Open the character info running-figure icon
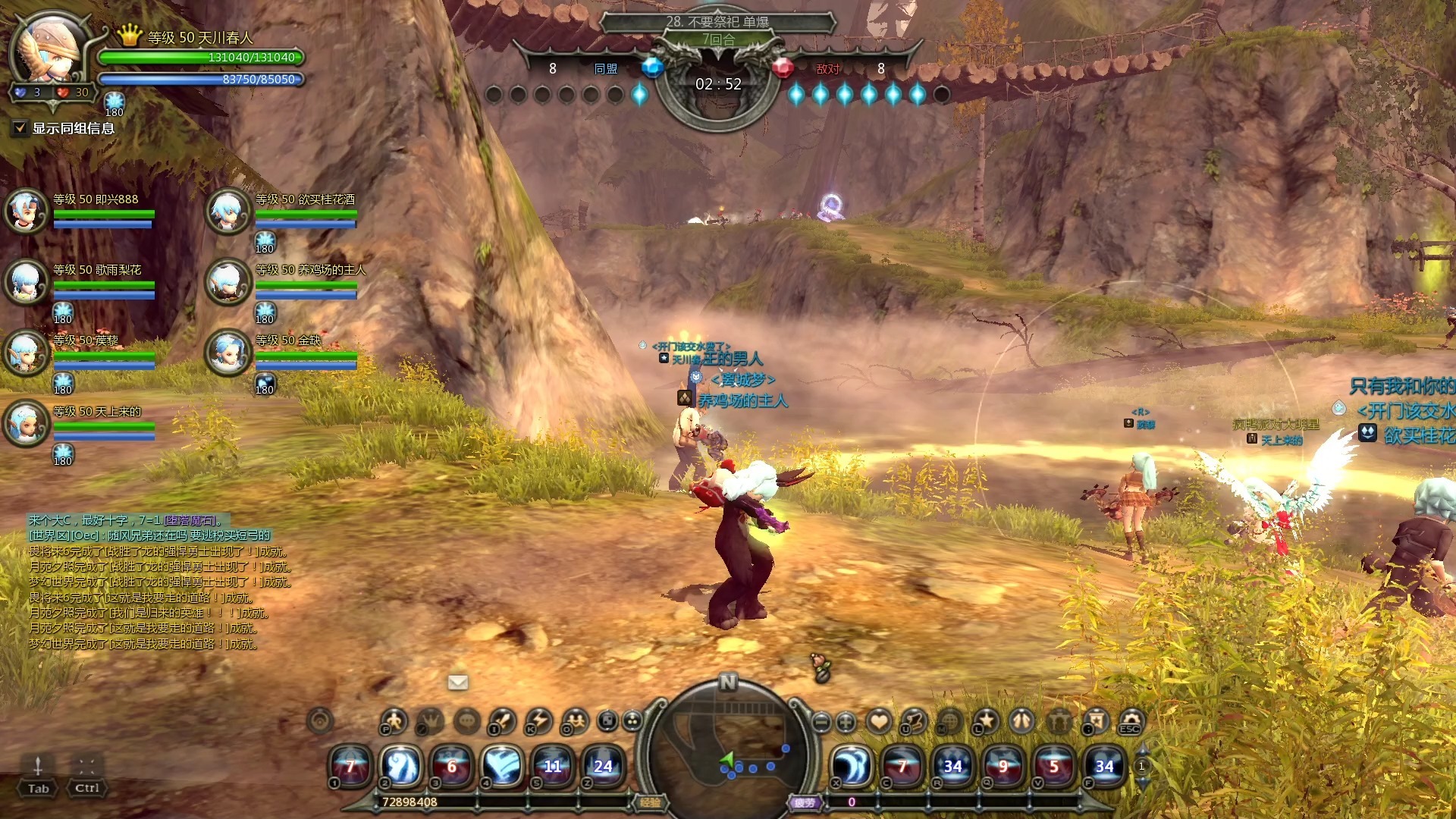Viewport: 1456px width, 819px height. [x=394, y=720]
